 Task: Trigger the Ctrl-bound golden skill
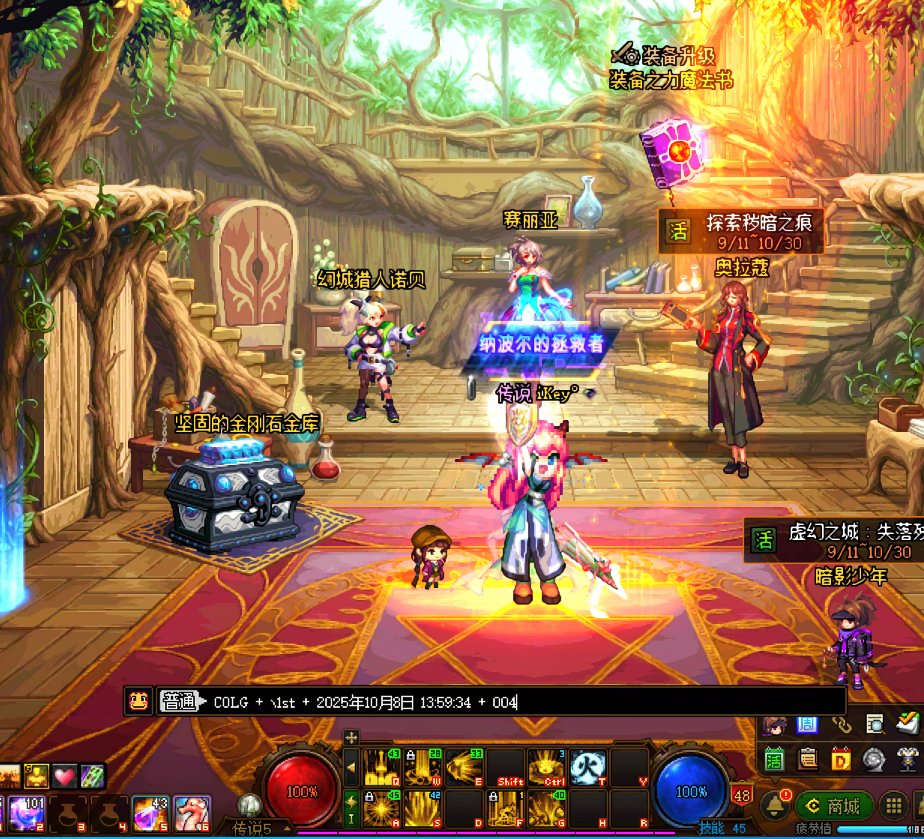coord(545,767)
